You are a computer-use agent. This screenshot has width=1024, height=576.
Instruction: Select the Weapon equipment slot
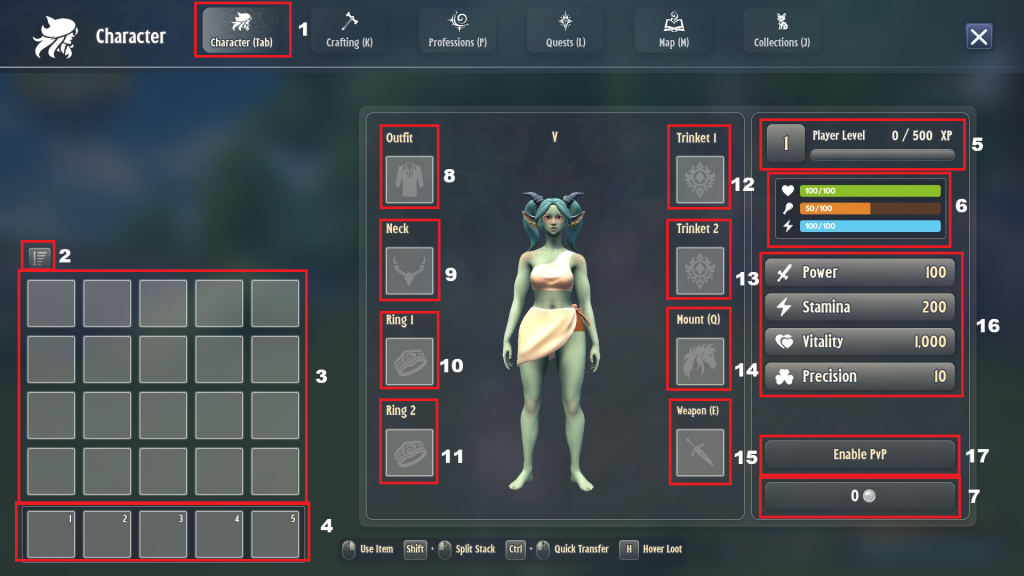coord(699,453)
